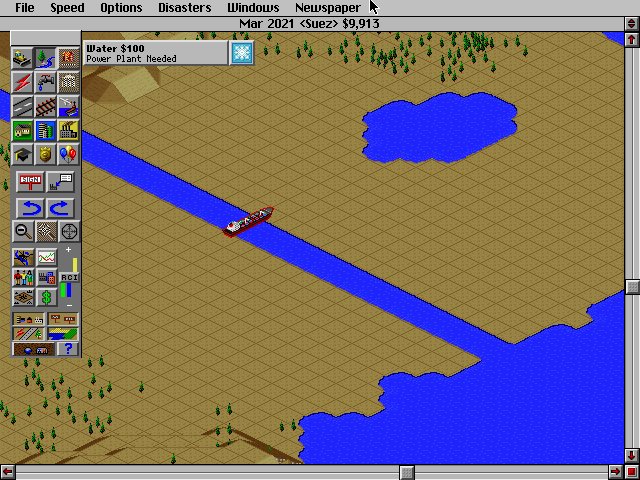
Task: Activate the Sign placement tool
Action: [x=29, y=182]
